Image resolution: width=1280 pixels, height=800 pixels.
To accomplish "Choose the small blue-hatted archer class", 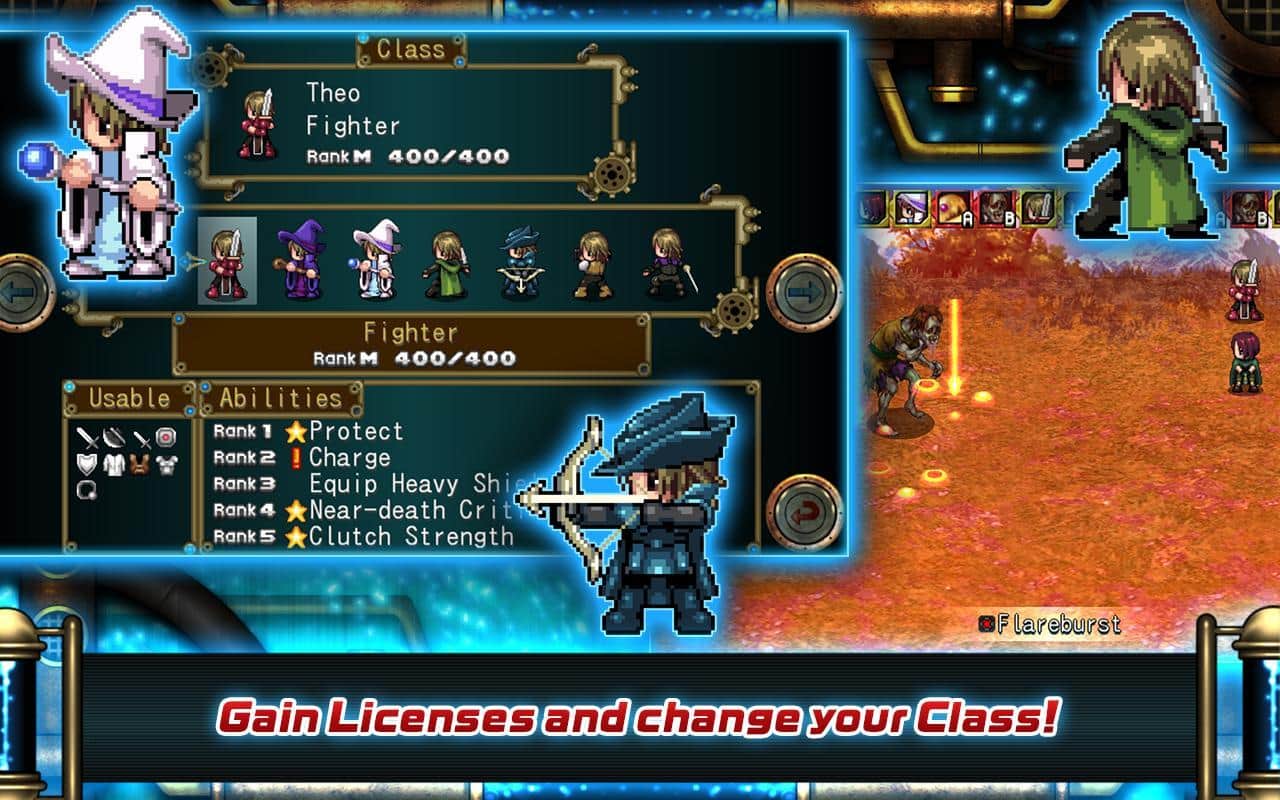I will (x=520, y=263).
